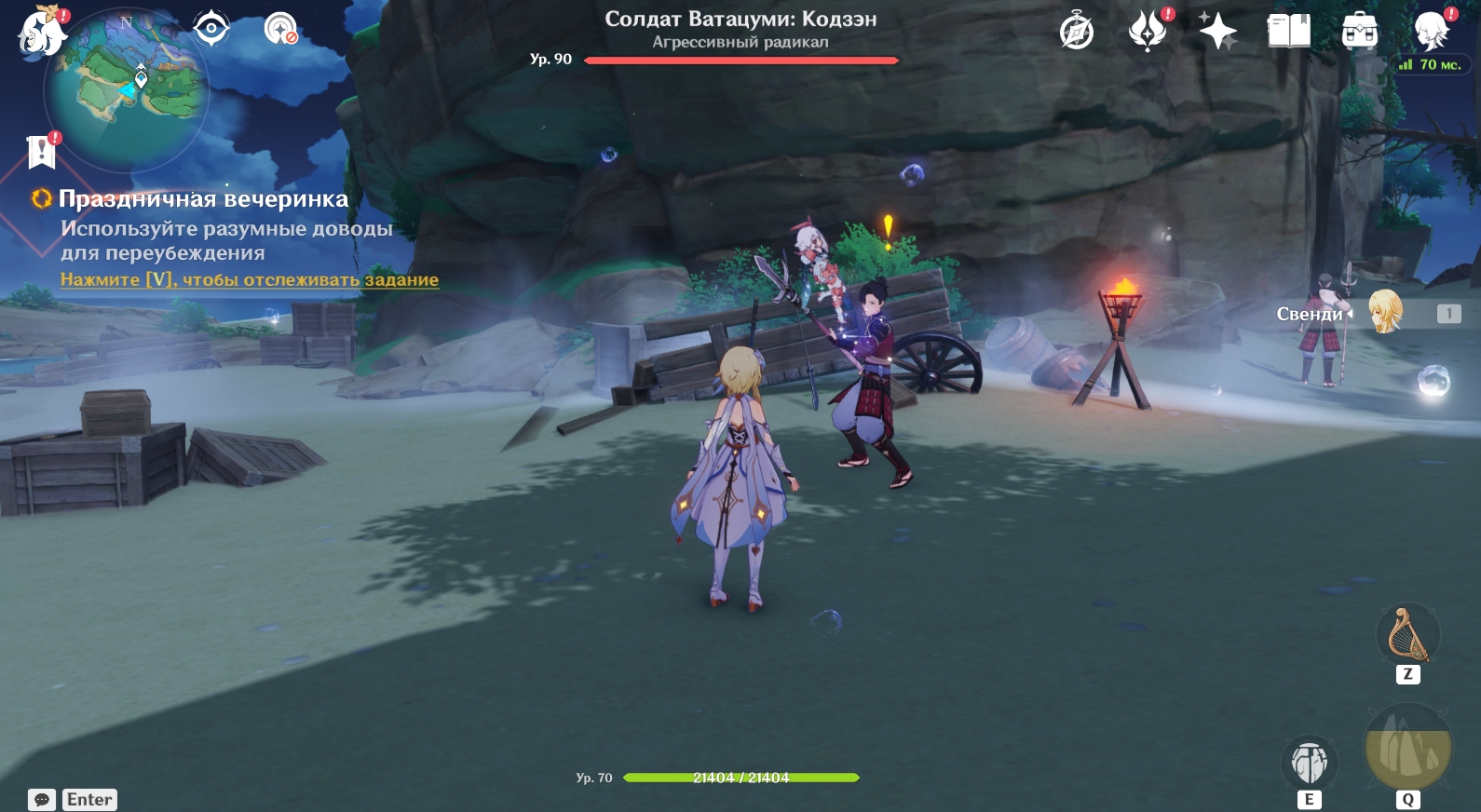Screen dimensions: 1481x812
Task: Open the adventurer handbook
Action: (x=1289, y=32)
